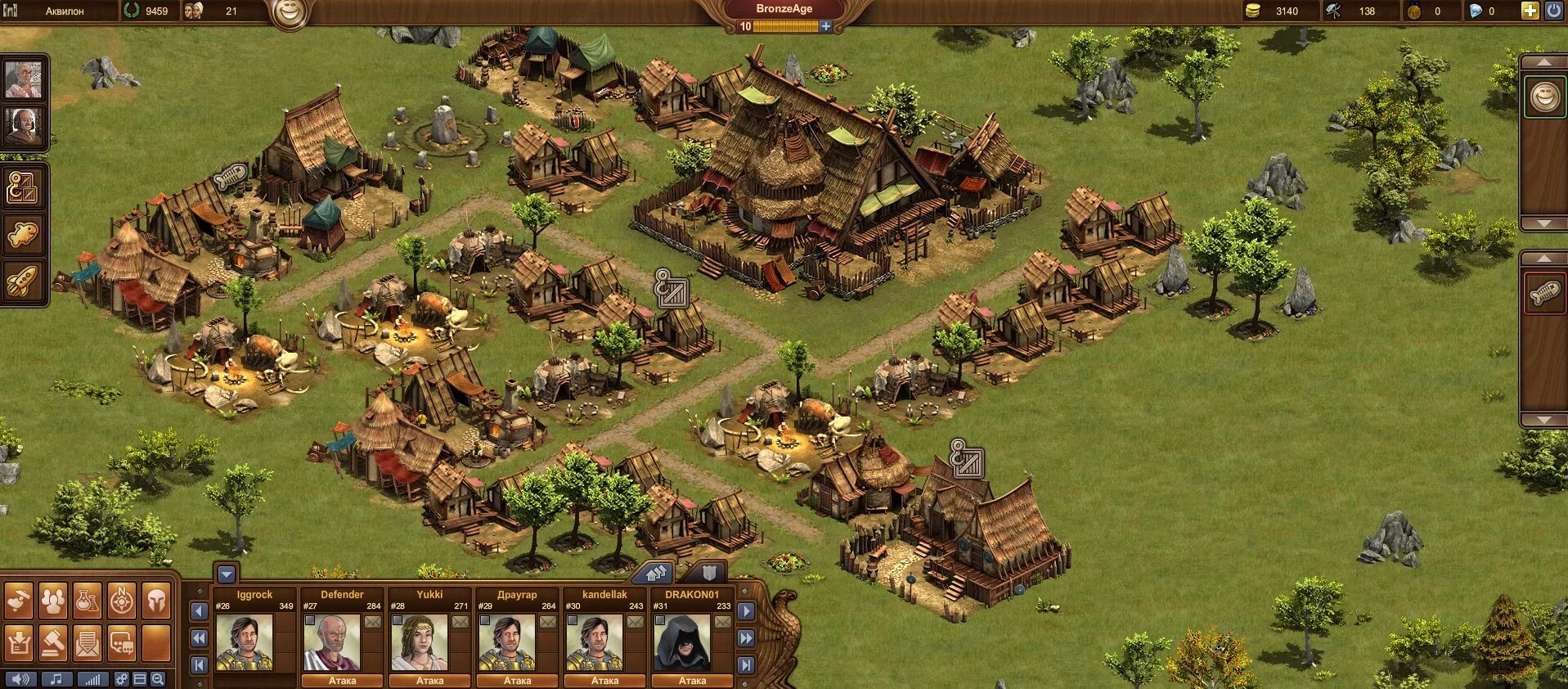Add forge points with the plus button
This screenshot has height=689, width=1568.
click(826, 26)
